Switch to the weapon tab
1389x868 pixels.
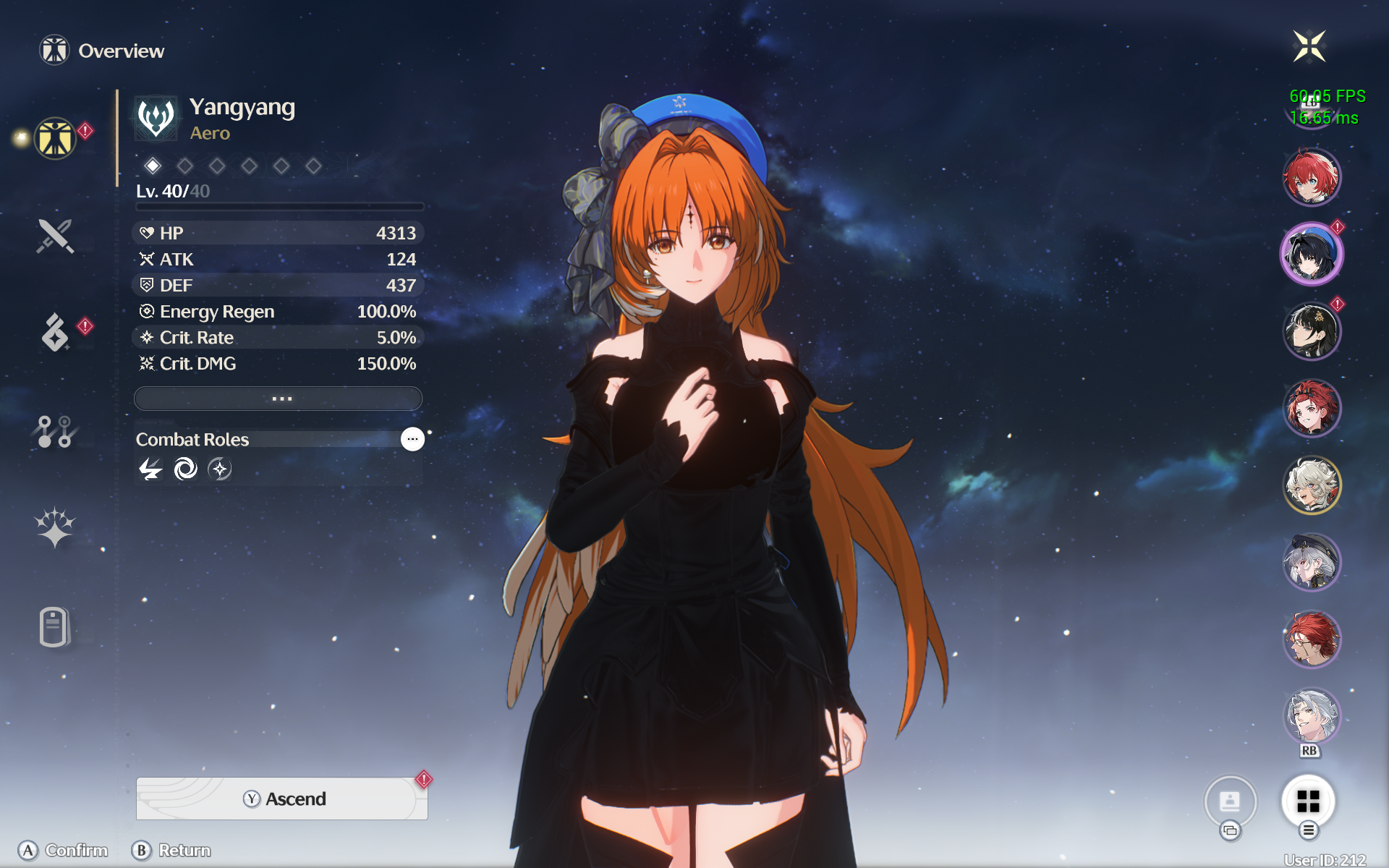[x=55, y=236]
